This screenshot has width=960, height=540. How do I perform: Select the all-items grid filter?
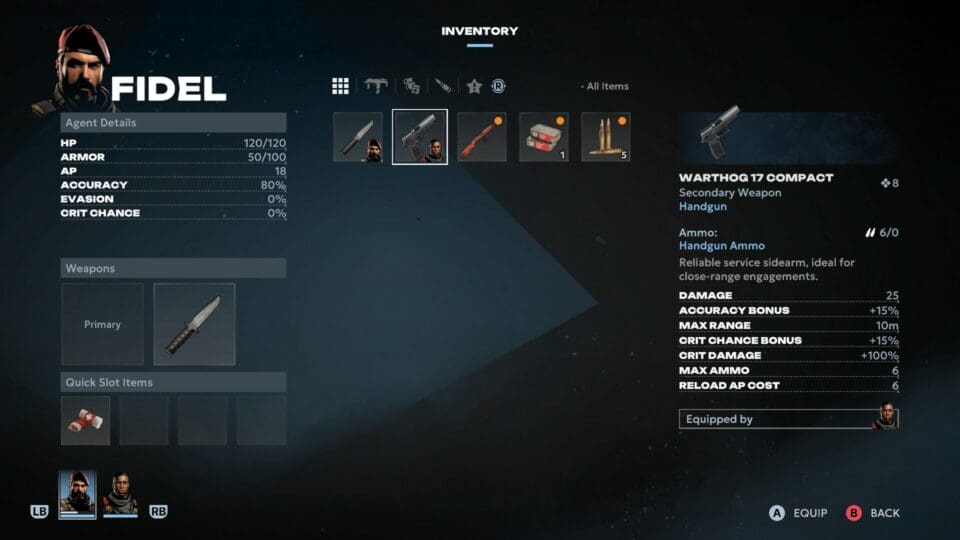pos(340,86)
